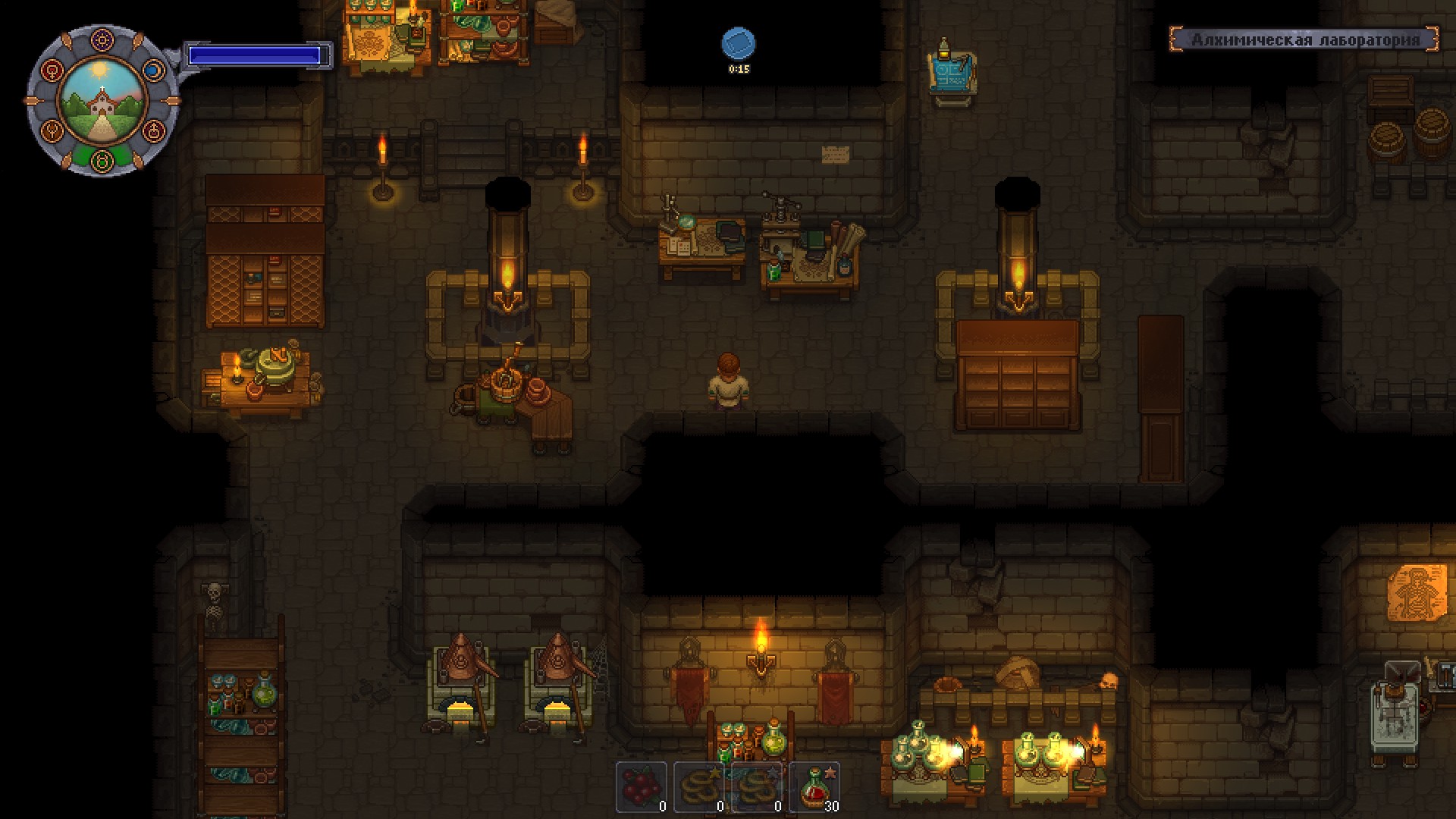Click the purple day symbol atop the clock dial

[102, 39]
